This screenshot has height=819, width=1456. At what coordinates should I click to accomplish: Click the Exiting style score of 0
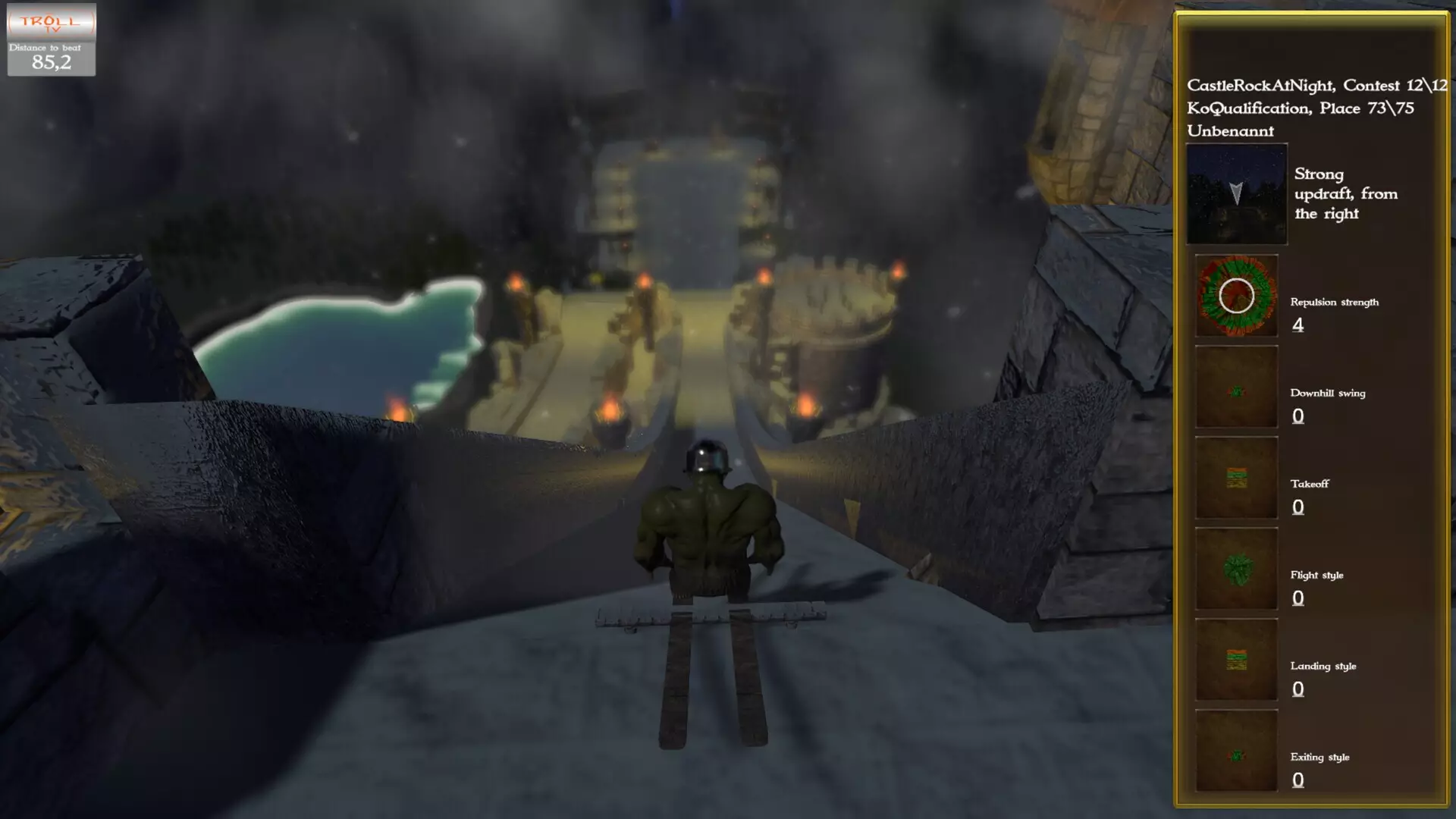click(1298, 780)
